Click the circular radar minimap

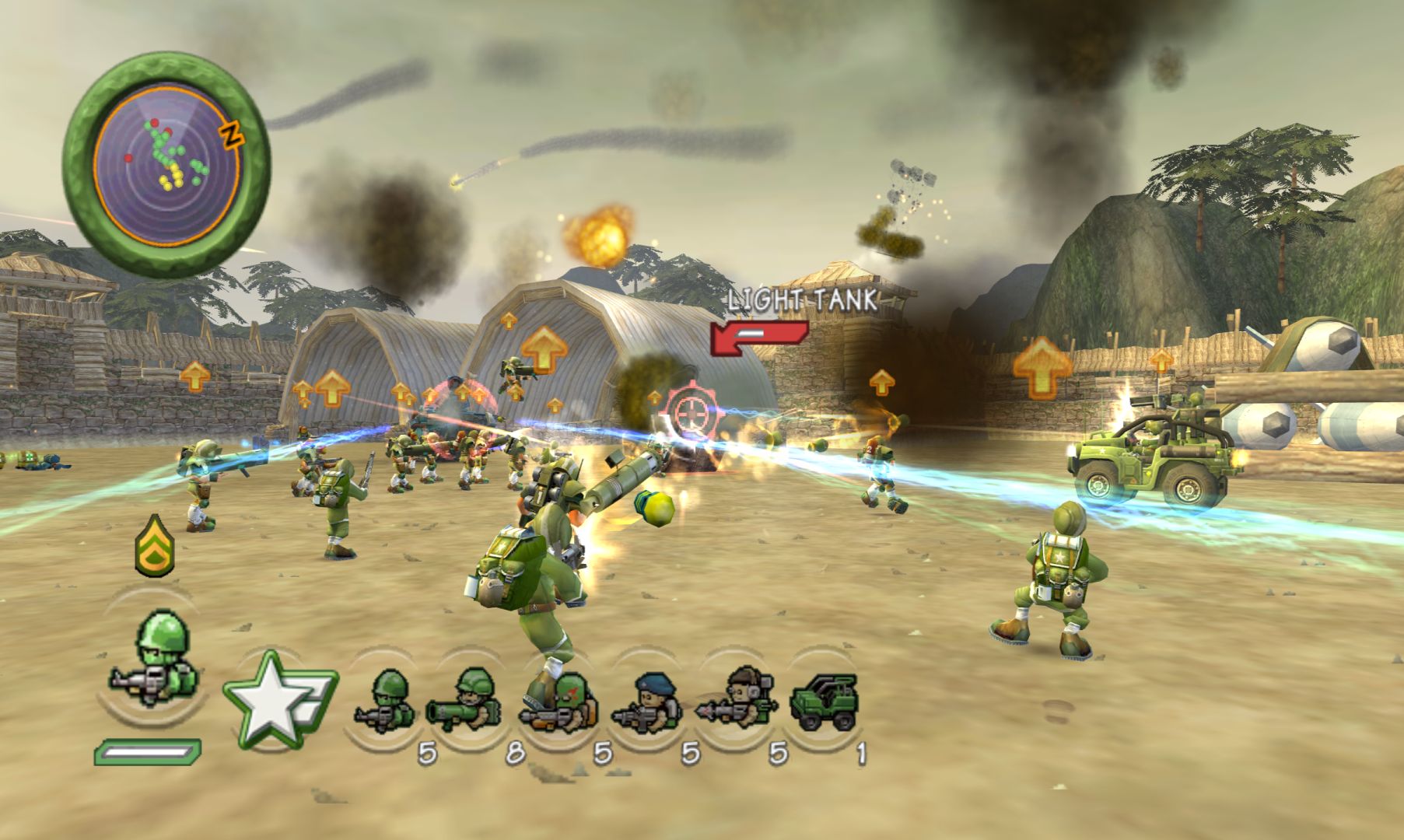[x=166, y=165]
